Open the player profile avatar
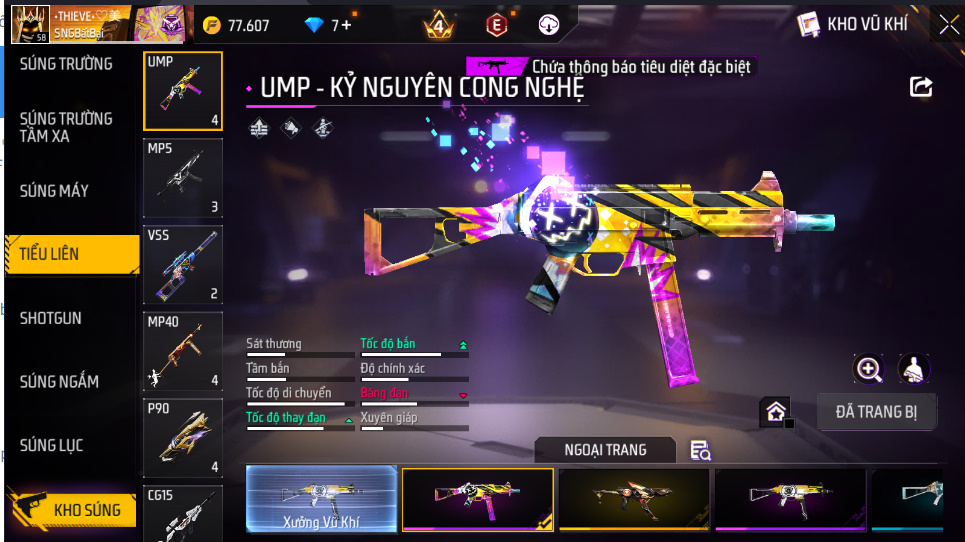 point(29,24)
